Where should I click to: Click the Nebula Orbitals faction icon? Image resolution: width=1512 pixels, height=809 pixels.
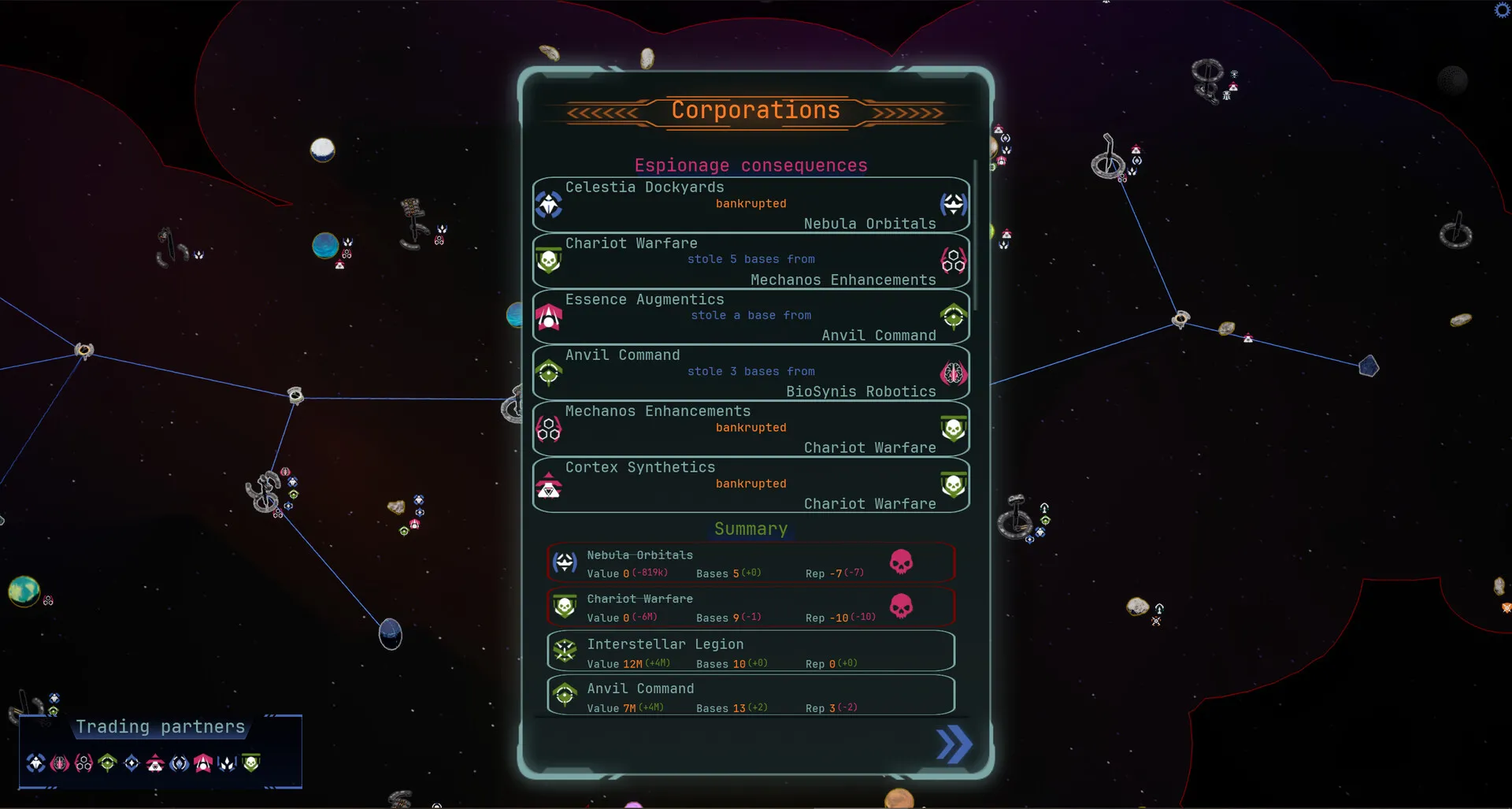coord(954,205)
